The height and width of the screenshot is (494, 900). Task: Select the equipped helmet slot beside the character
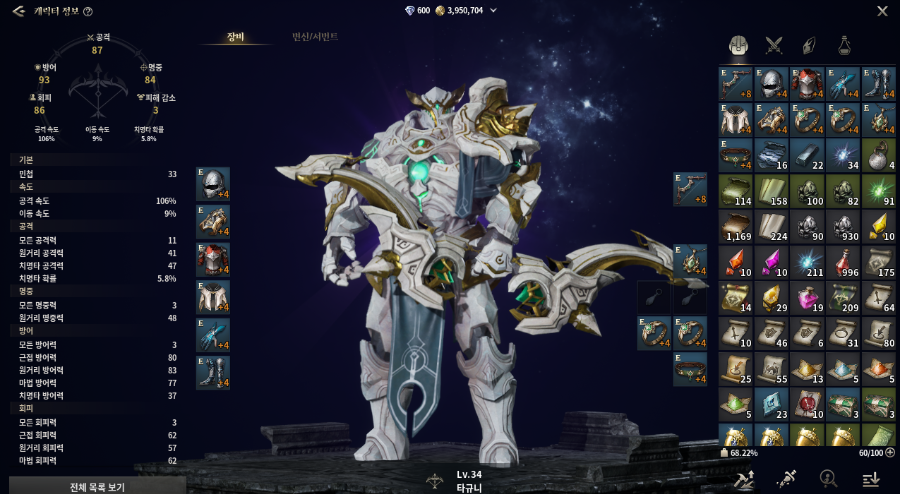click(213, 184)
